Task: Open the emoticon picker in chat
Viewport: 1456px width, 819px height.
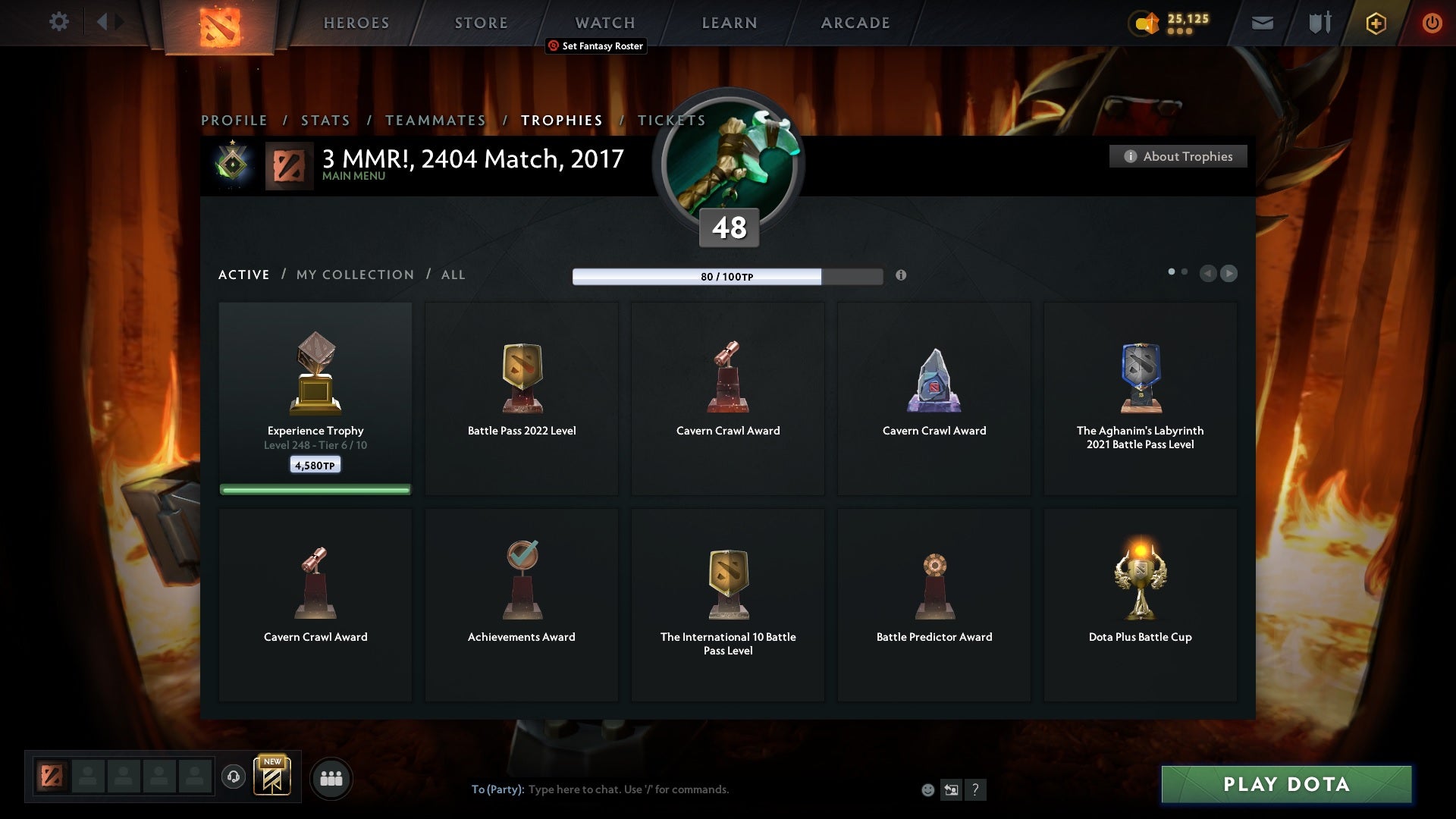Action: click(927, 789)
